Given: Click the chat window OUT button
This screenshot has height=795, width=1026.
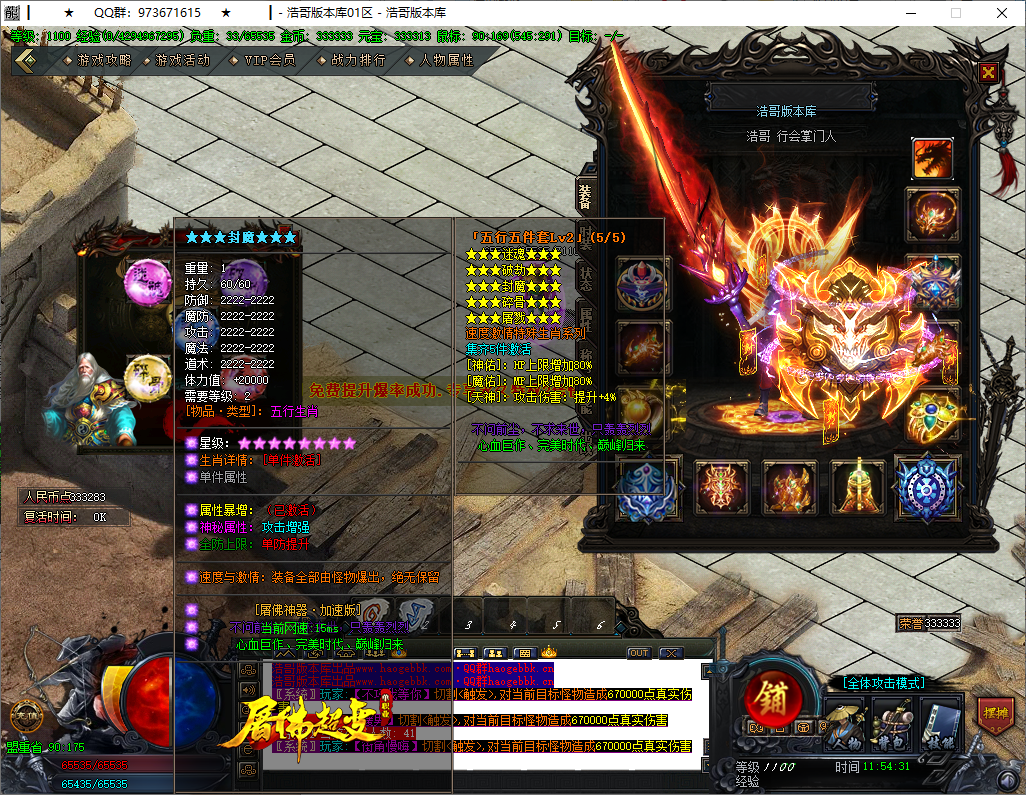Looking at the screenshot, I should (x=639, y=653).
